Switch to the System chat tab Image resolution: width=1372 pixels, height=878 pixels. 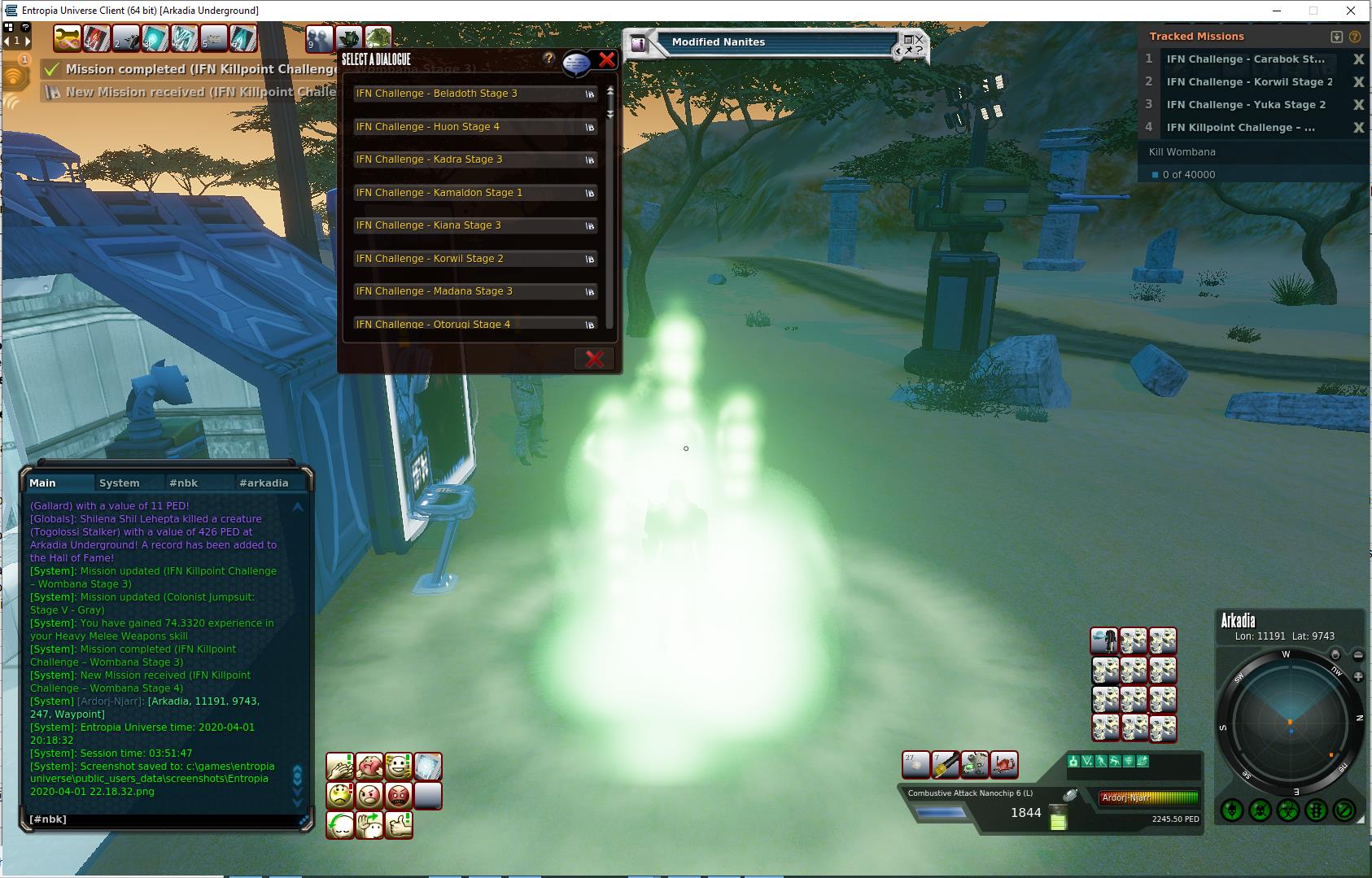(119, 483)
